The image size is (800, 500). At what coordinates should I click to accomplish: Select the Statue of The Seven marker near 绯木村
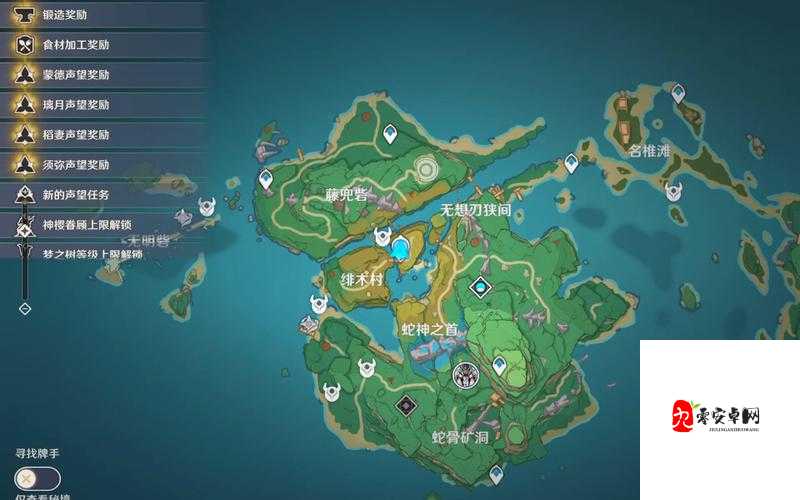[402, 247]
